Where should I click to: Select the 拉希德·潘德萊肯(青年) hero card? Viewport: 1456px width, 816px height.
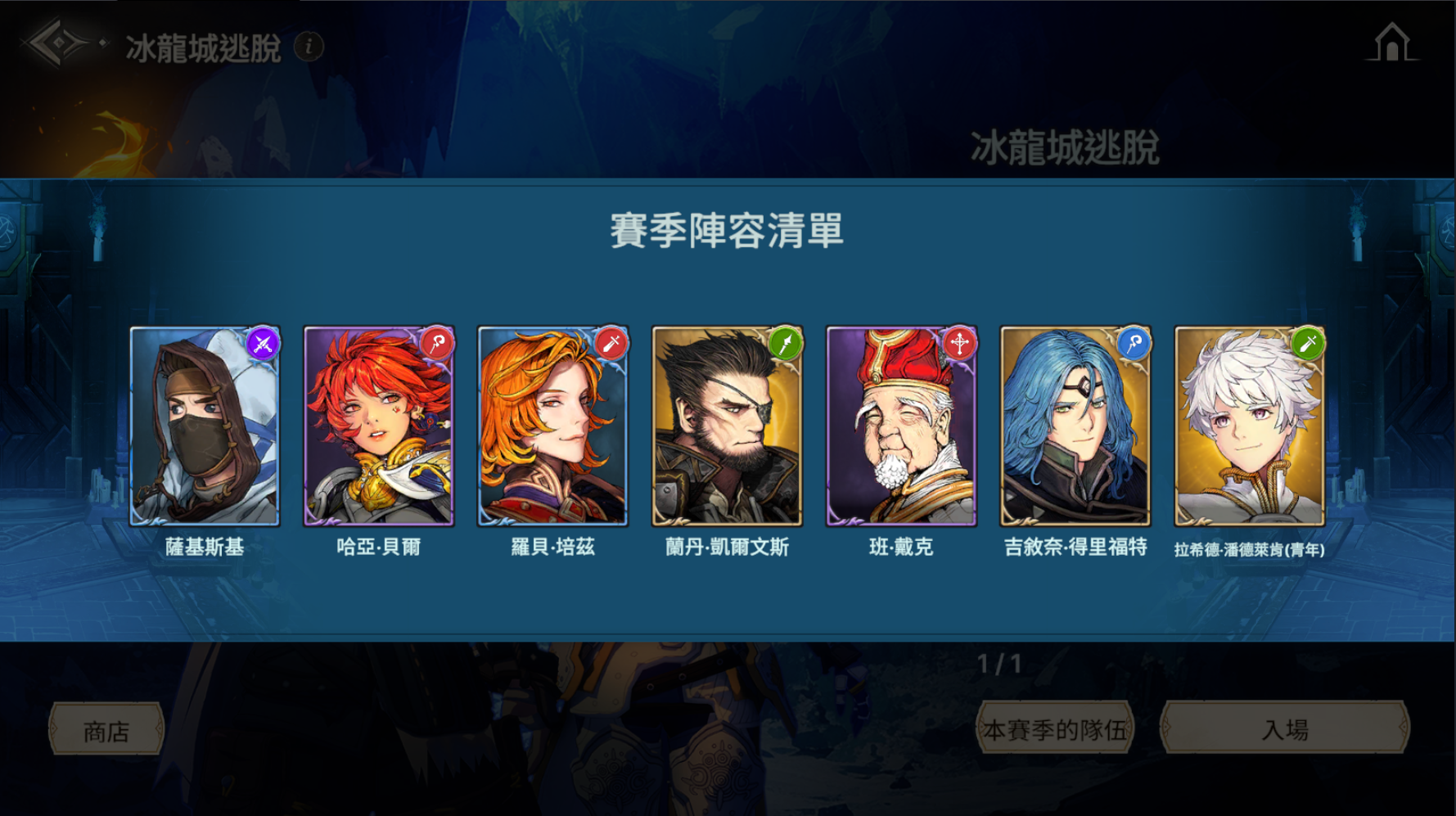click(1249, 426)
